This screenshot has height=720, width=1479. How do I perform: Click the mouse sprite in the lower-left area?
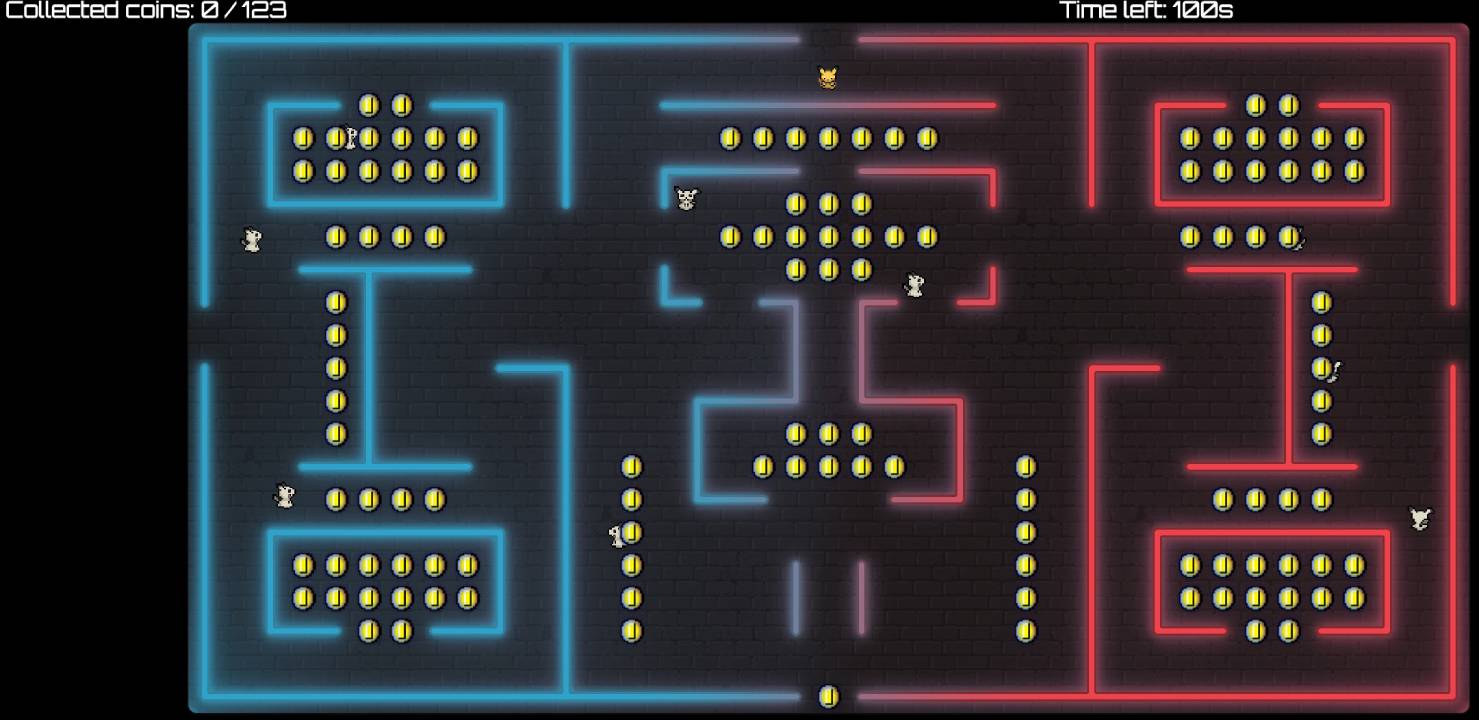285,493
